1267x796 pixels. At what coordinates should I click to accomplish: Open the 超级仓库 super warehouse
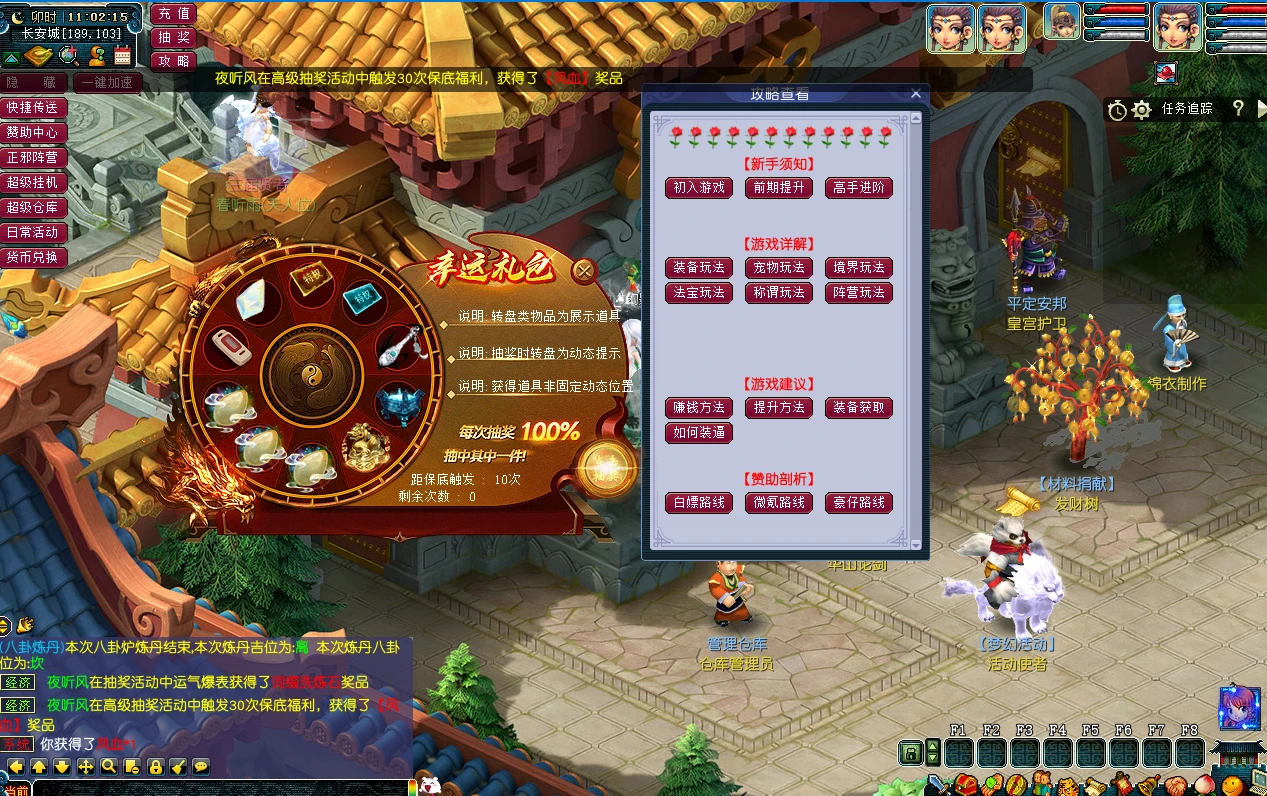click(32, 207)
